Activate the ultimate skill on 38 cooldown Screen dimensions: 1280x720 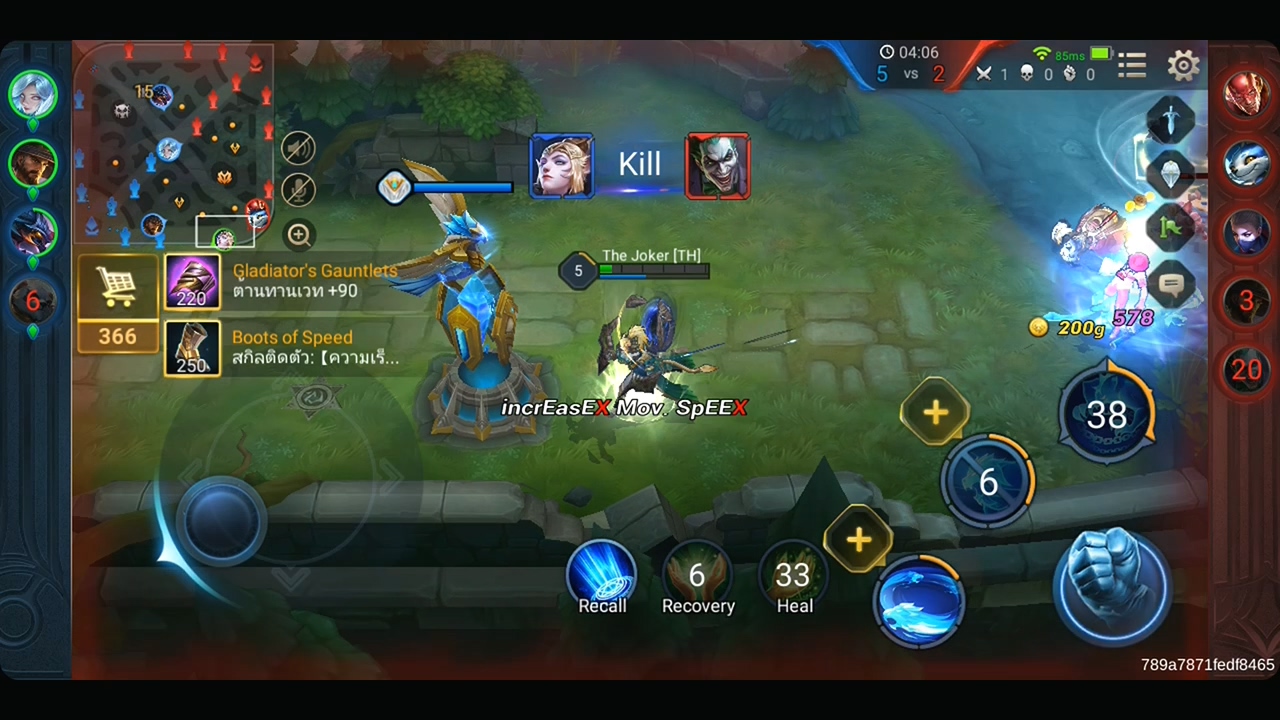click(1106, 414)
